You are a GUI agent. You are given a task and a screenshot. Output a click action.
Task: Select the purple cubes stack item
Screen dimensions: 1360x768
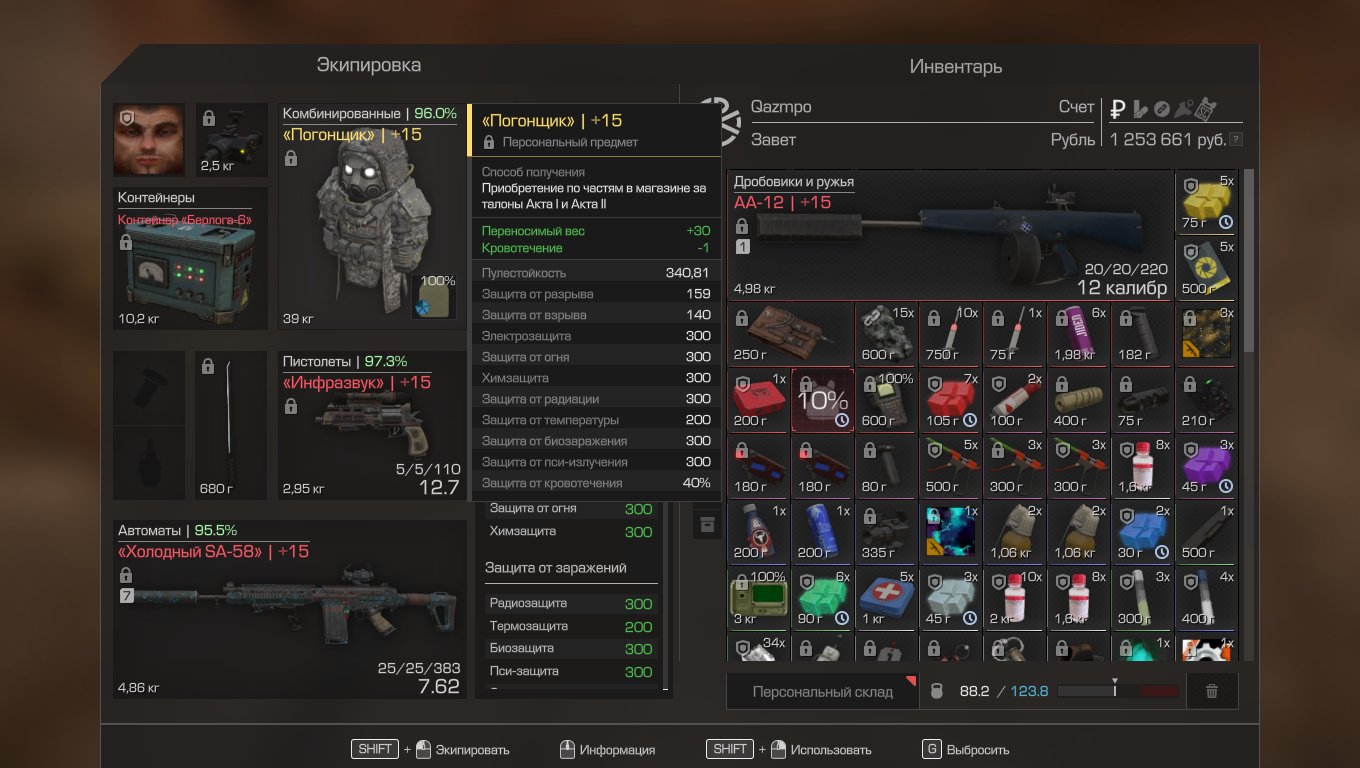(x=1207, y=466)
